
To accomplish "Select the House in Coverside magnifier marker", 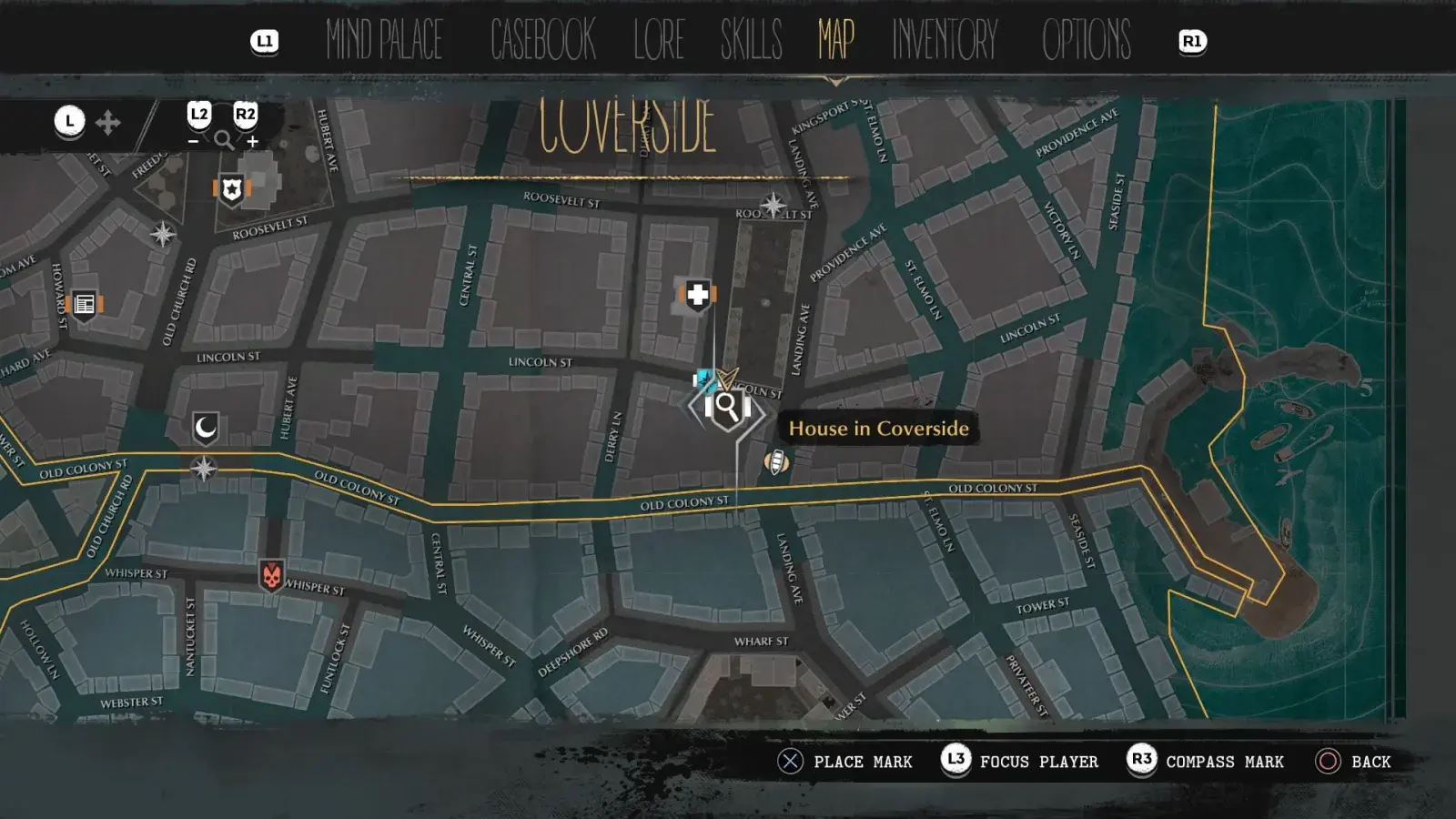I will click(x=727, y=407).
